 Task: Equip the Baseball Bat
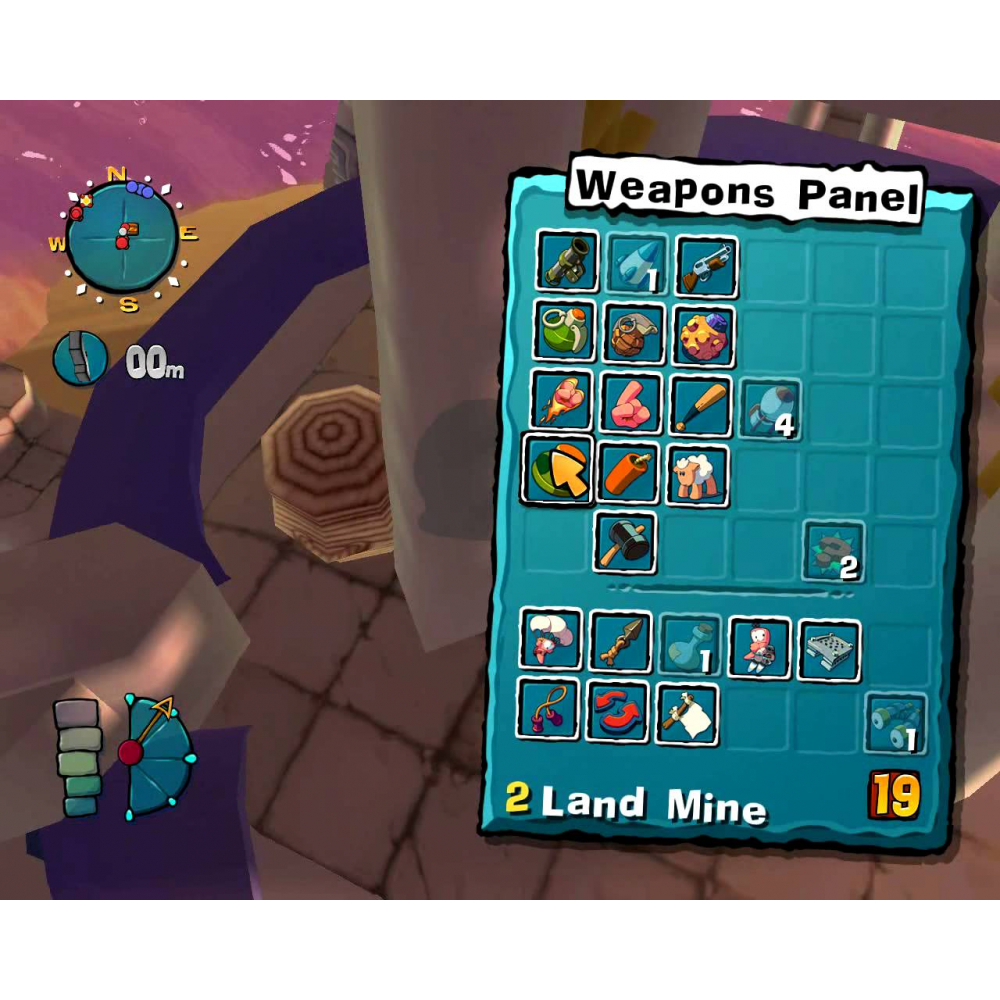tap(700, 406)
